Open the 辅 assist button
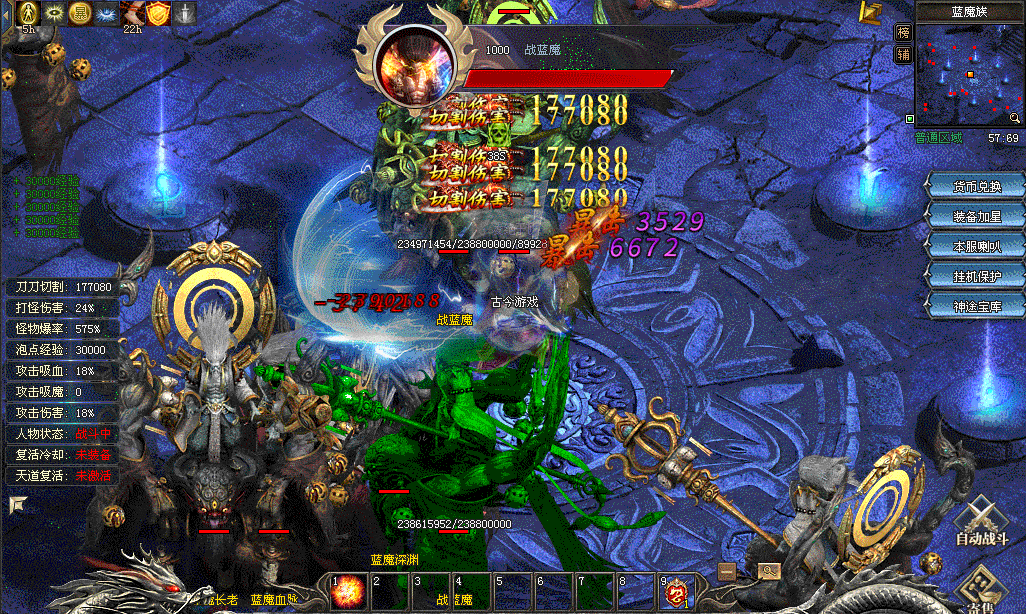1026x614 pixels. [904, 54]
